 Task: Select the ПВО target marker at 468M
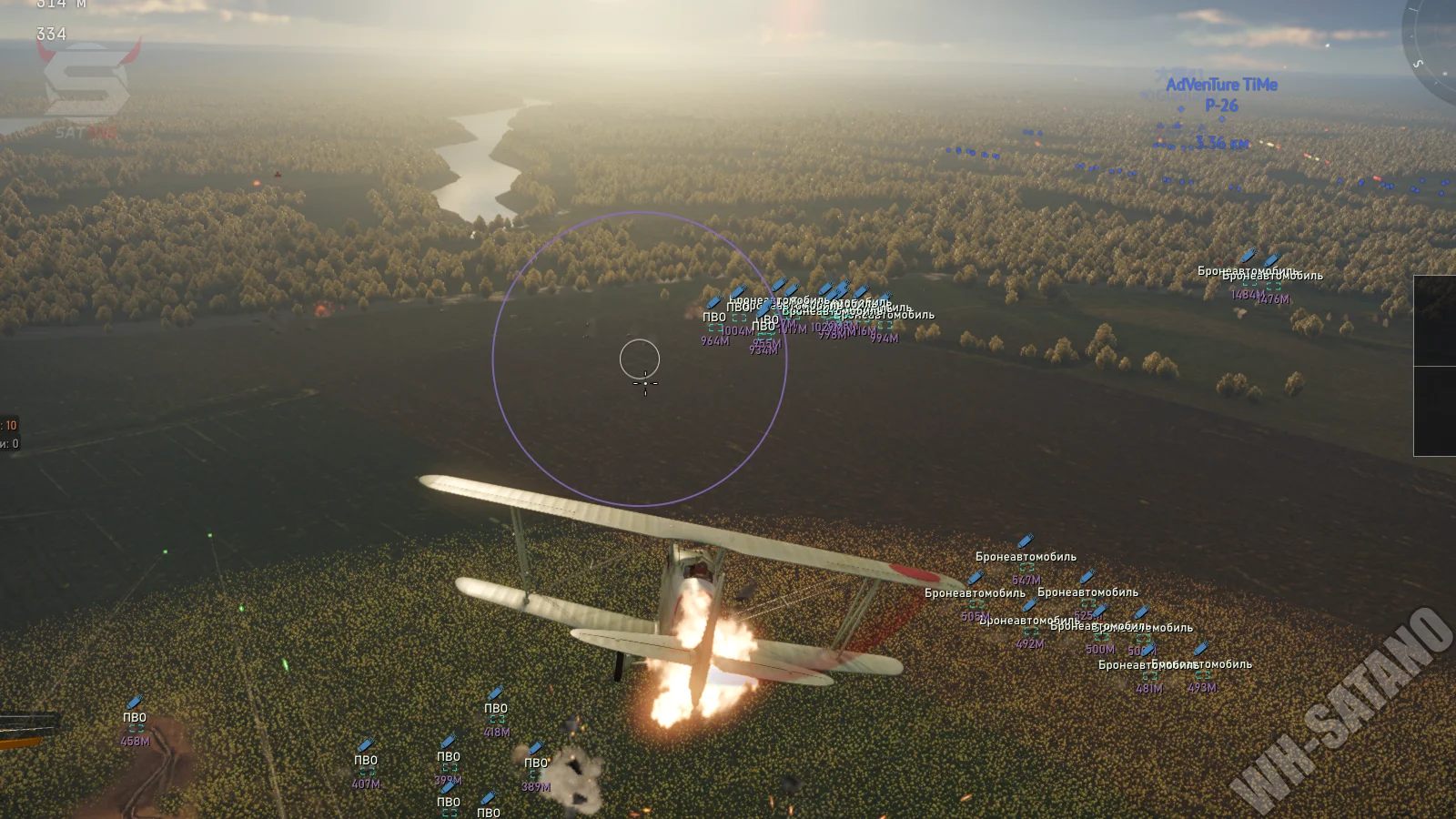point(136,727)
